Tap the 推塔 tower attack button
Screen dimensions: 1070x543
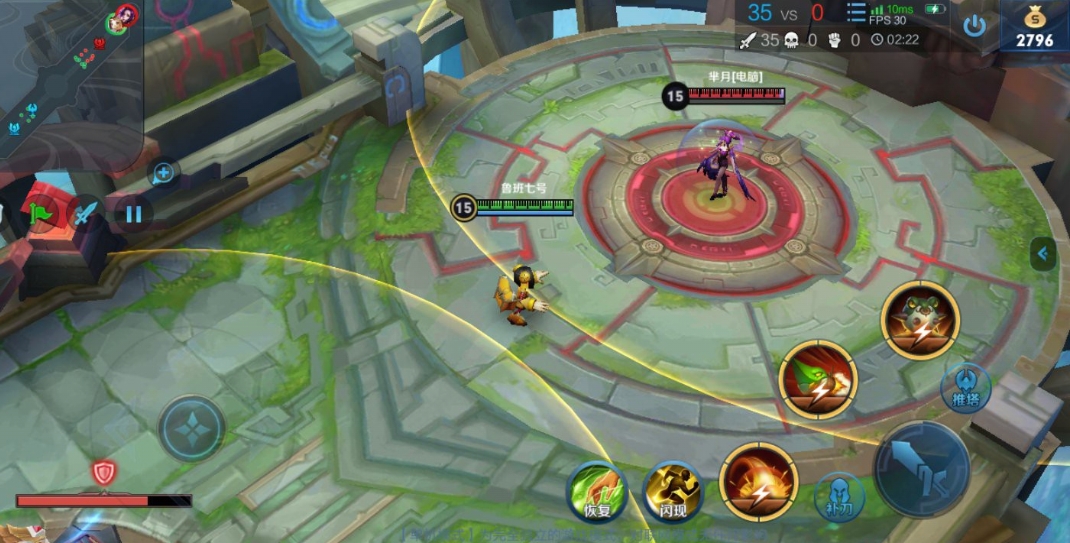965,388
